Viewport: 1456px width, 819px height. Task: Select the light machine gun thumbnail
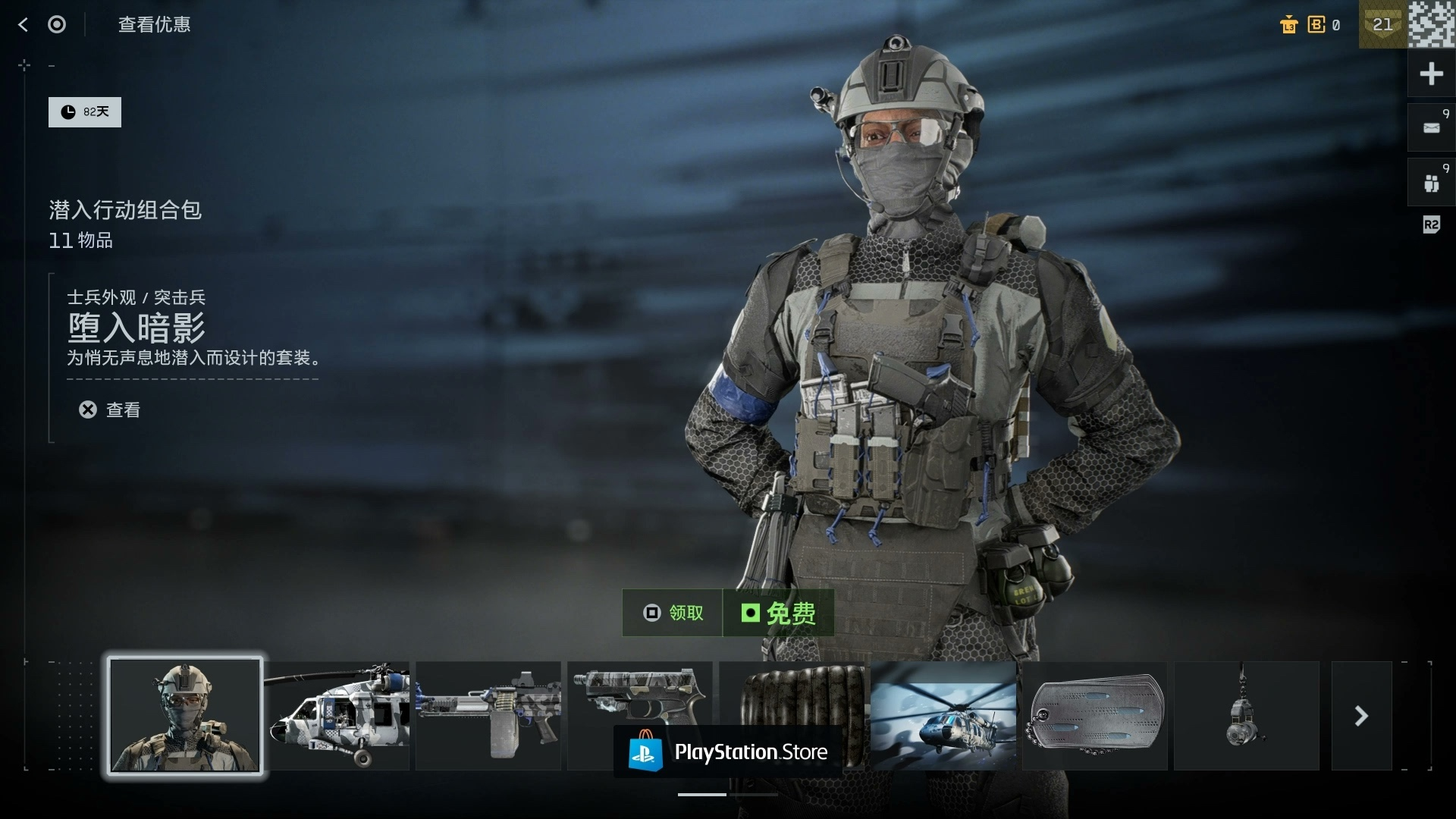(x=488, y=715)
